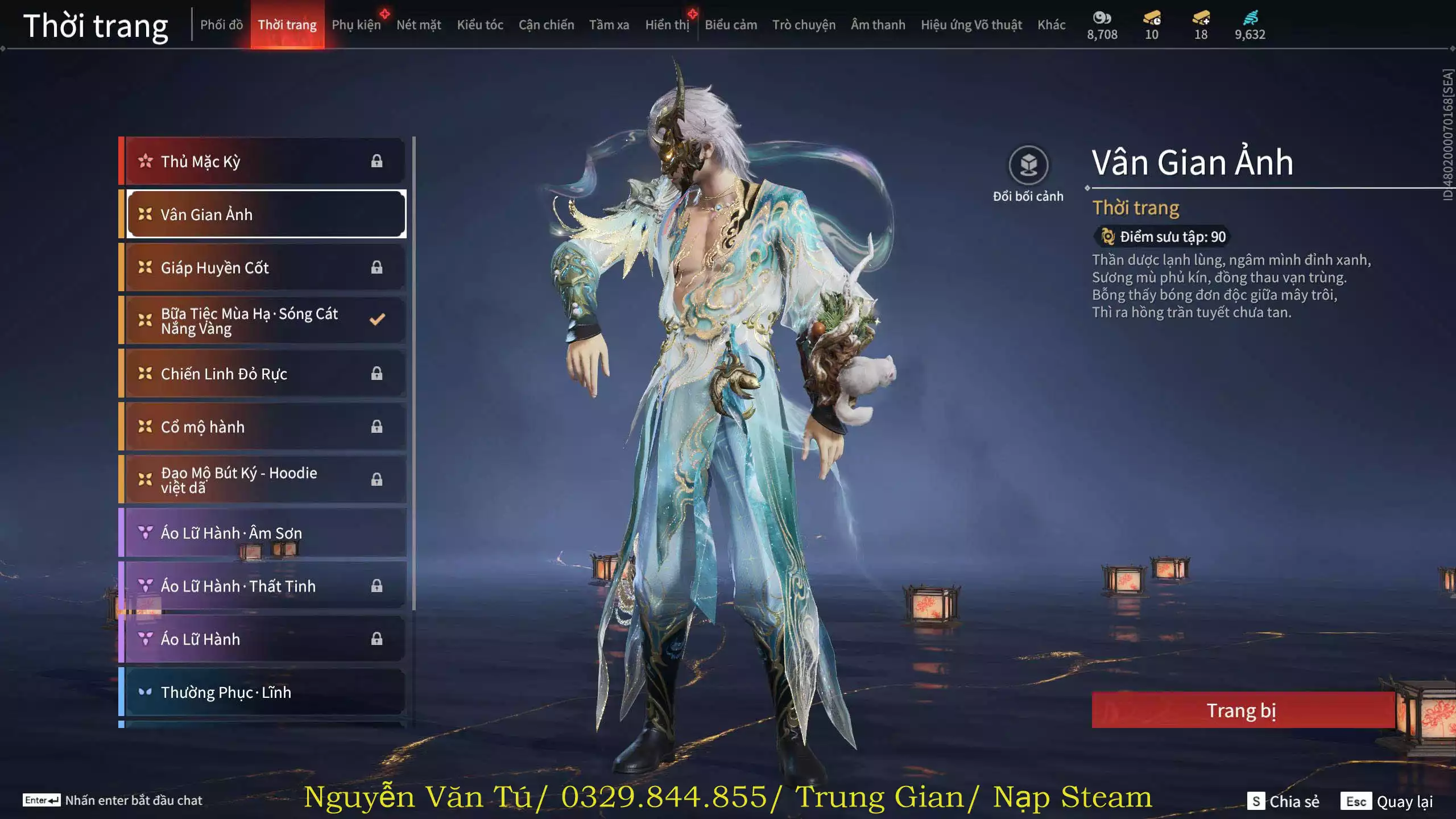Screen dimensions: 1456x819
Task: Equip the outfit with Trang bị
Action: pyautogui.click(x=1242, y=710)
